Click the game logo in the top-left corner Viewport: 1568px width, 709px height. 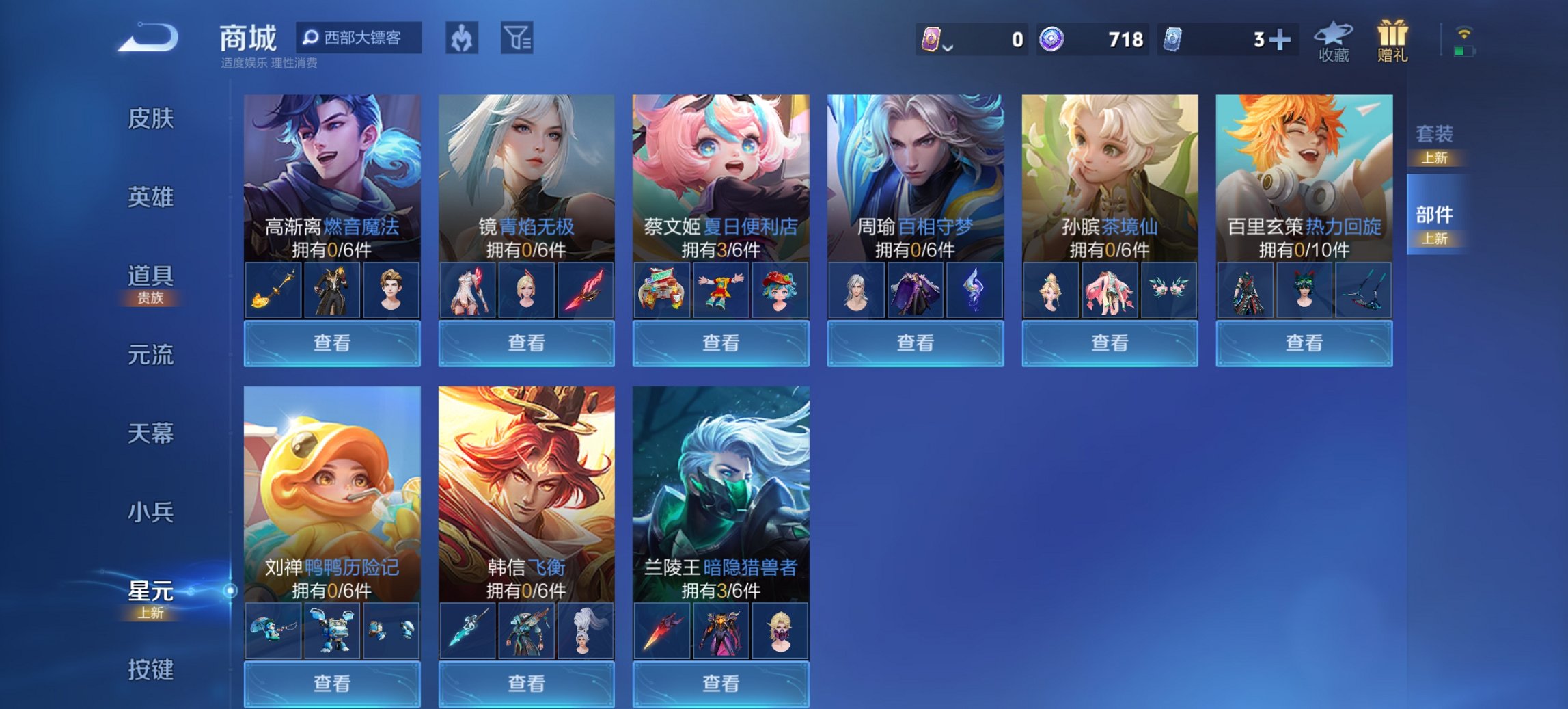(147, 39)
